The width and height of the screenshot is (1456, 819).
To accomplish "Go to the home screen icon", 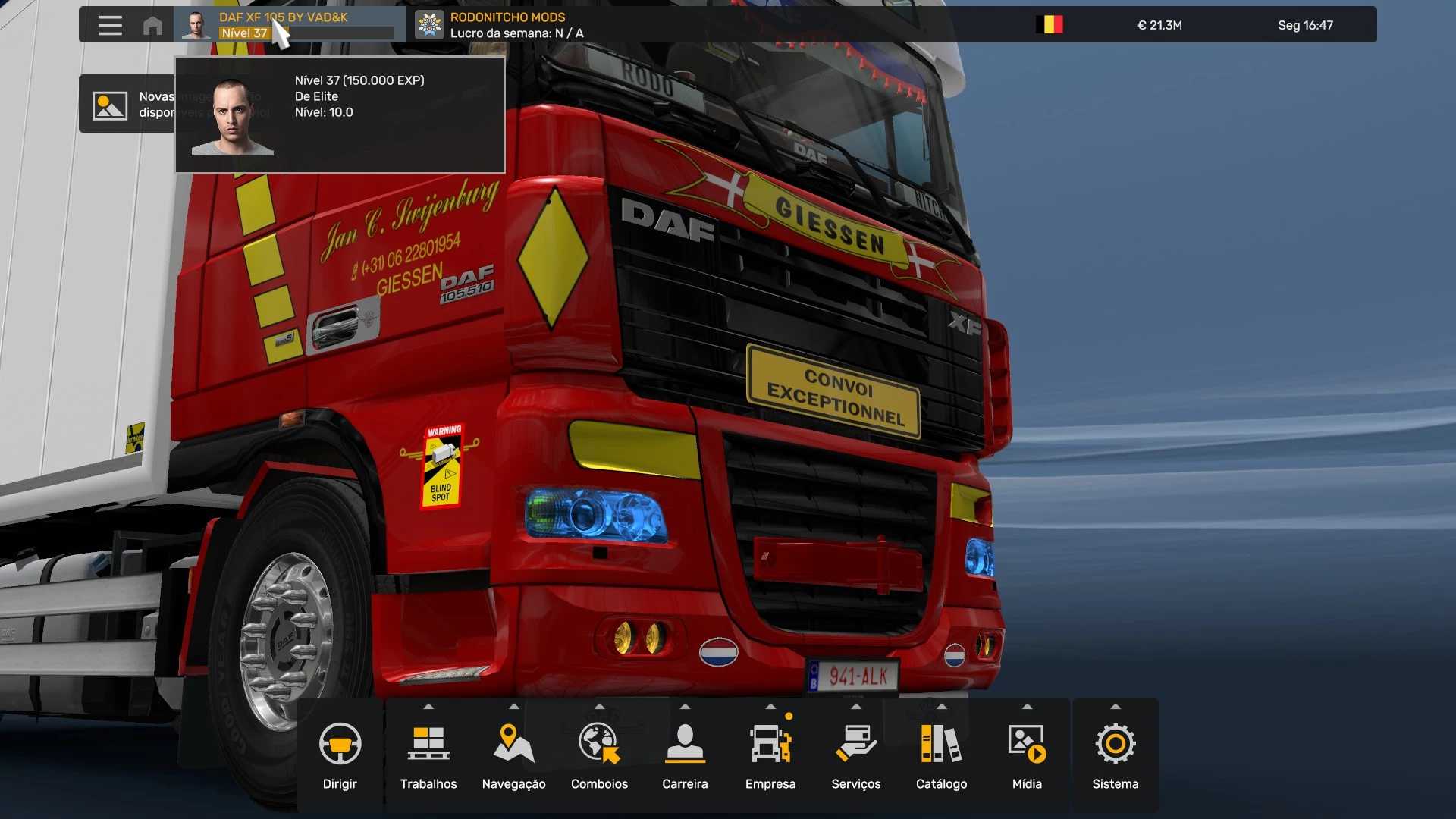I will (x=152, y=26).
